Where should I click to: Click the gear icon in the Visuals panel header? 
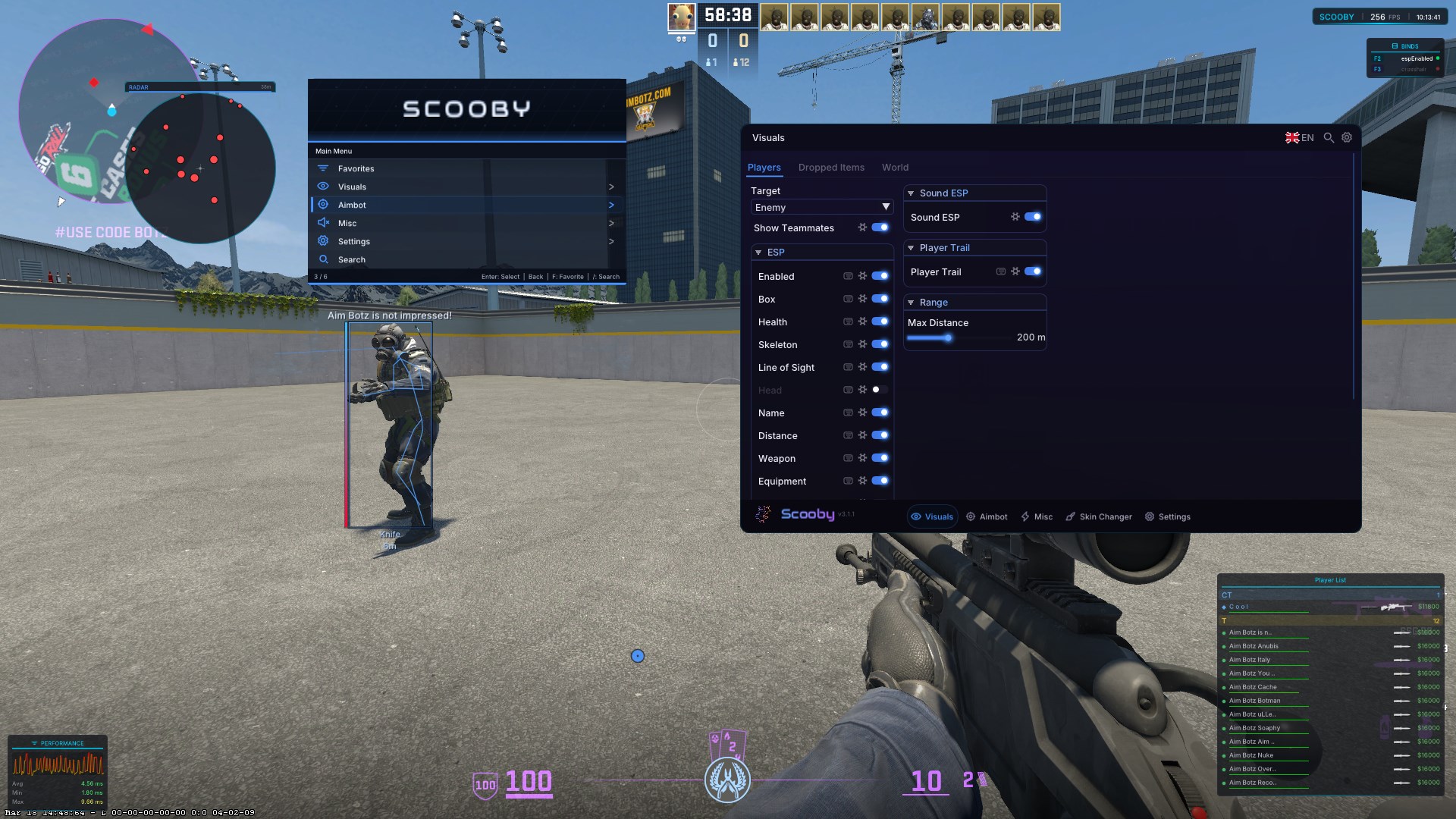pos(1347,137)
